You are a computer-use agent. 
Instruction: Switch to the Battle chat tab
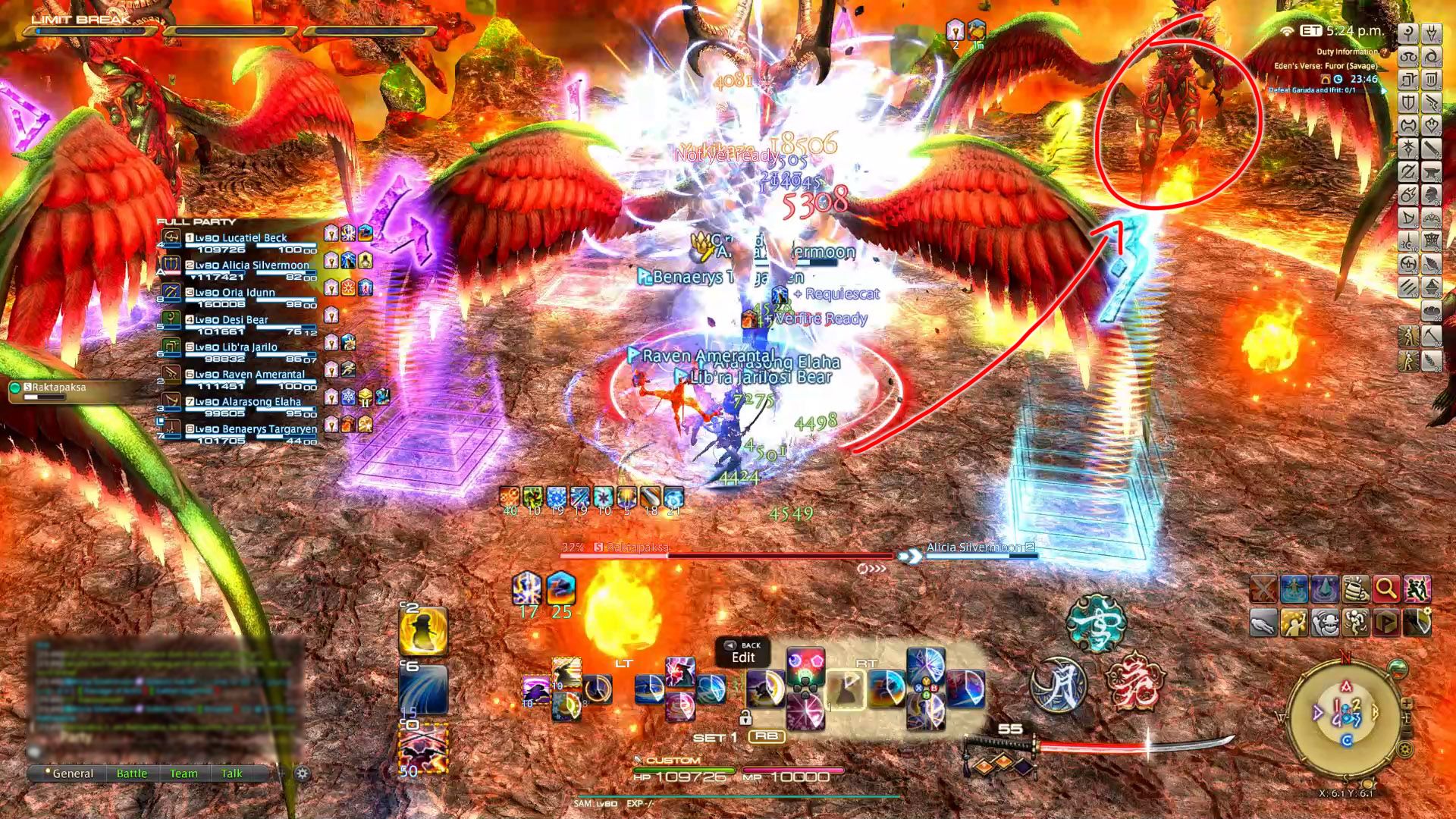pos(133,773)
